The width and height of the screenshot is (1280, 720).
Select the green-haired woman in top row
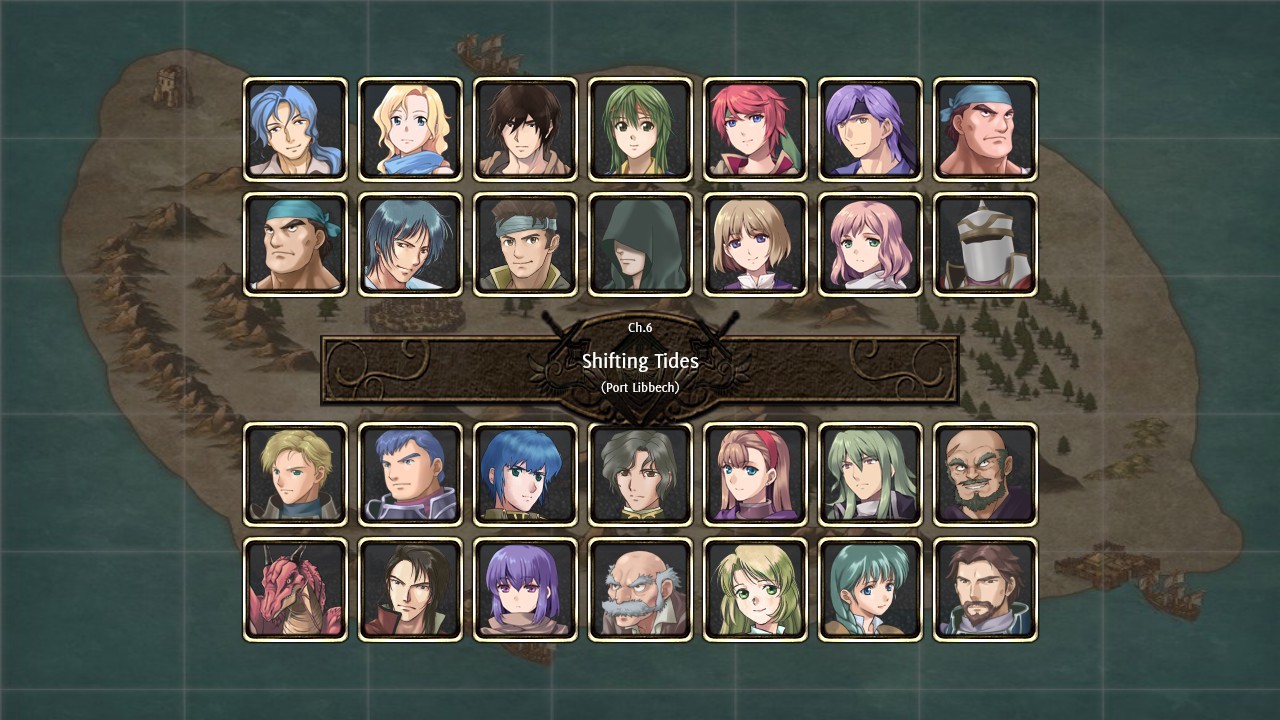click(640, 129)
